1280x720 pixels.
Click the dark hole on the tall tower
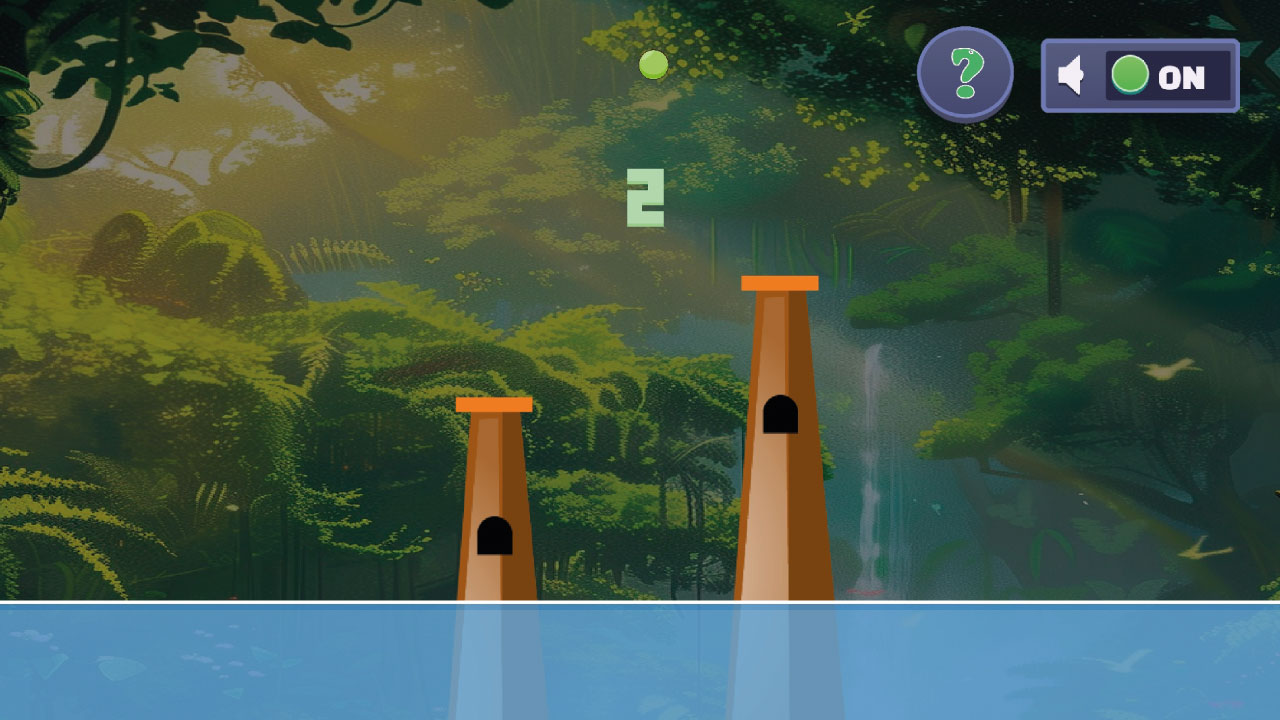tap(779, 415)
